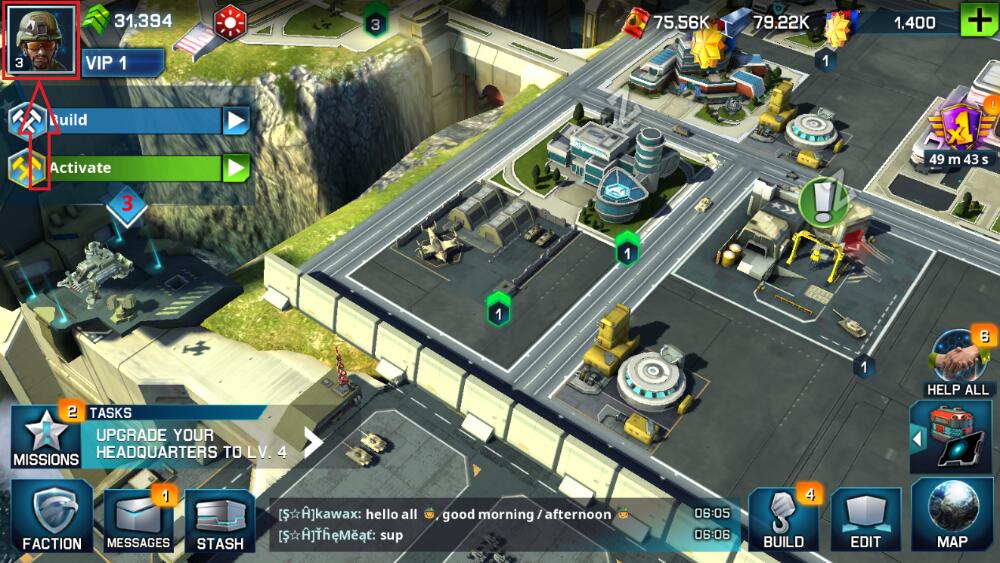Enter Edit base mode
This screenshot has width=1000, height=563.
click(866, 520)
